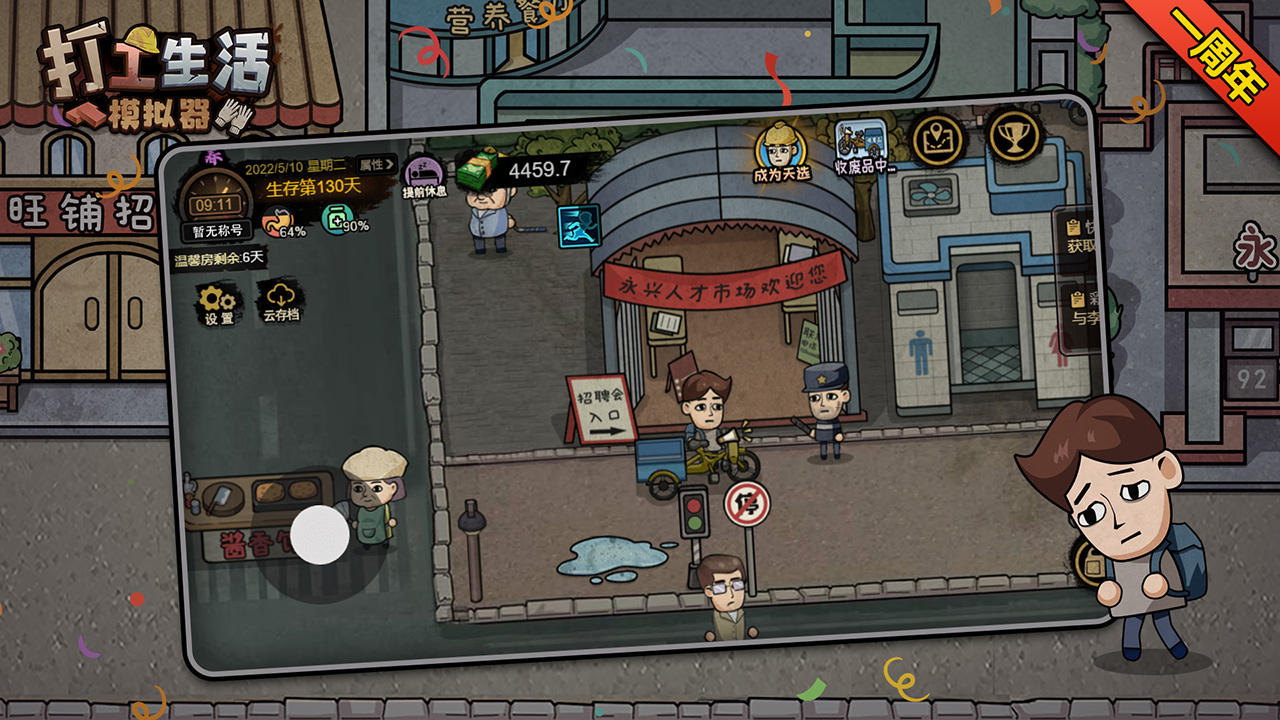
Task: Tap the cash stack money icon
Action: pos(478,172)
